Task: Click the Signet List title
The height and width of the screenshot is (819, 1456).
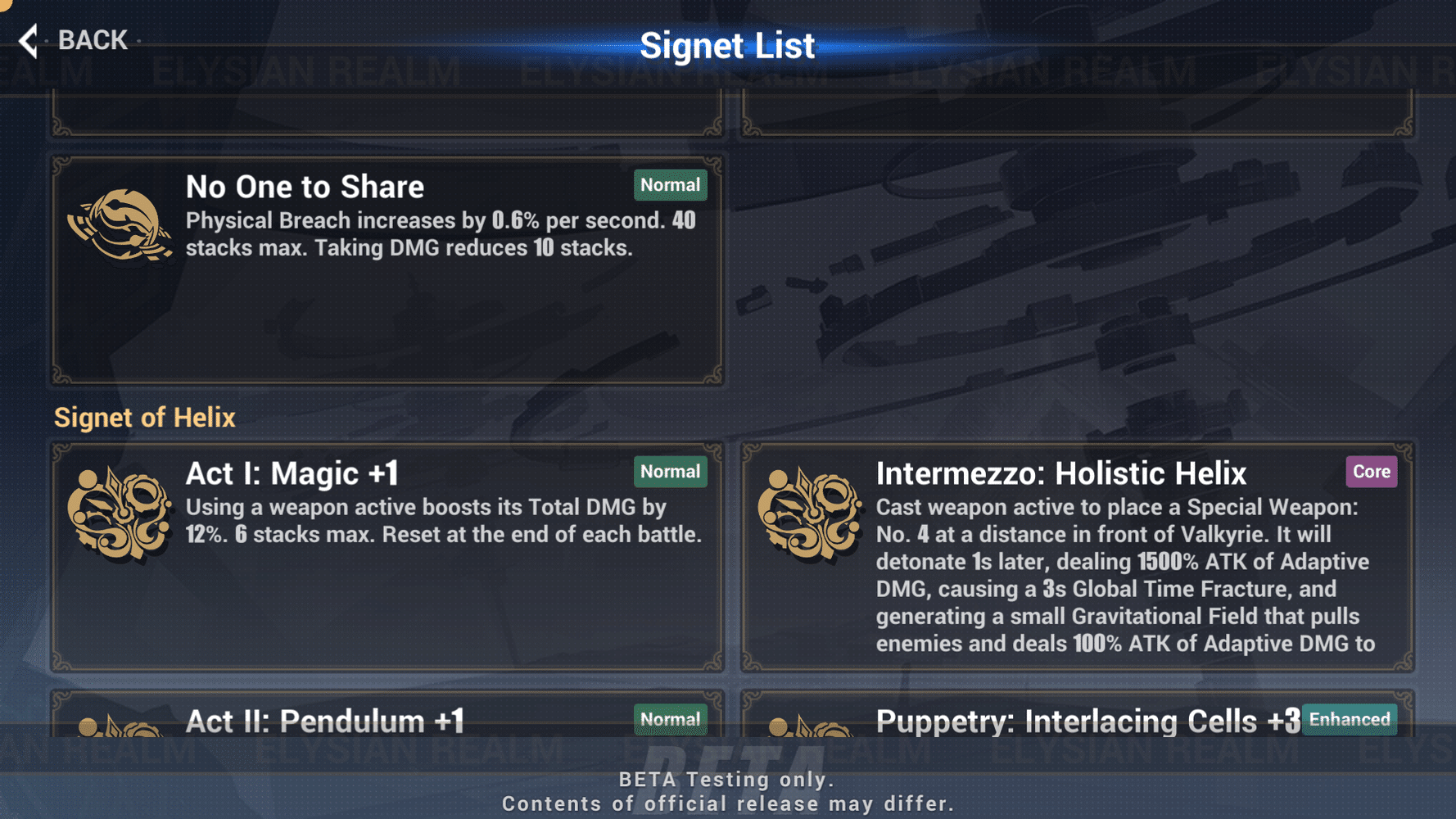Action: point(728,45)
